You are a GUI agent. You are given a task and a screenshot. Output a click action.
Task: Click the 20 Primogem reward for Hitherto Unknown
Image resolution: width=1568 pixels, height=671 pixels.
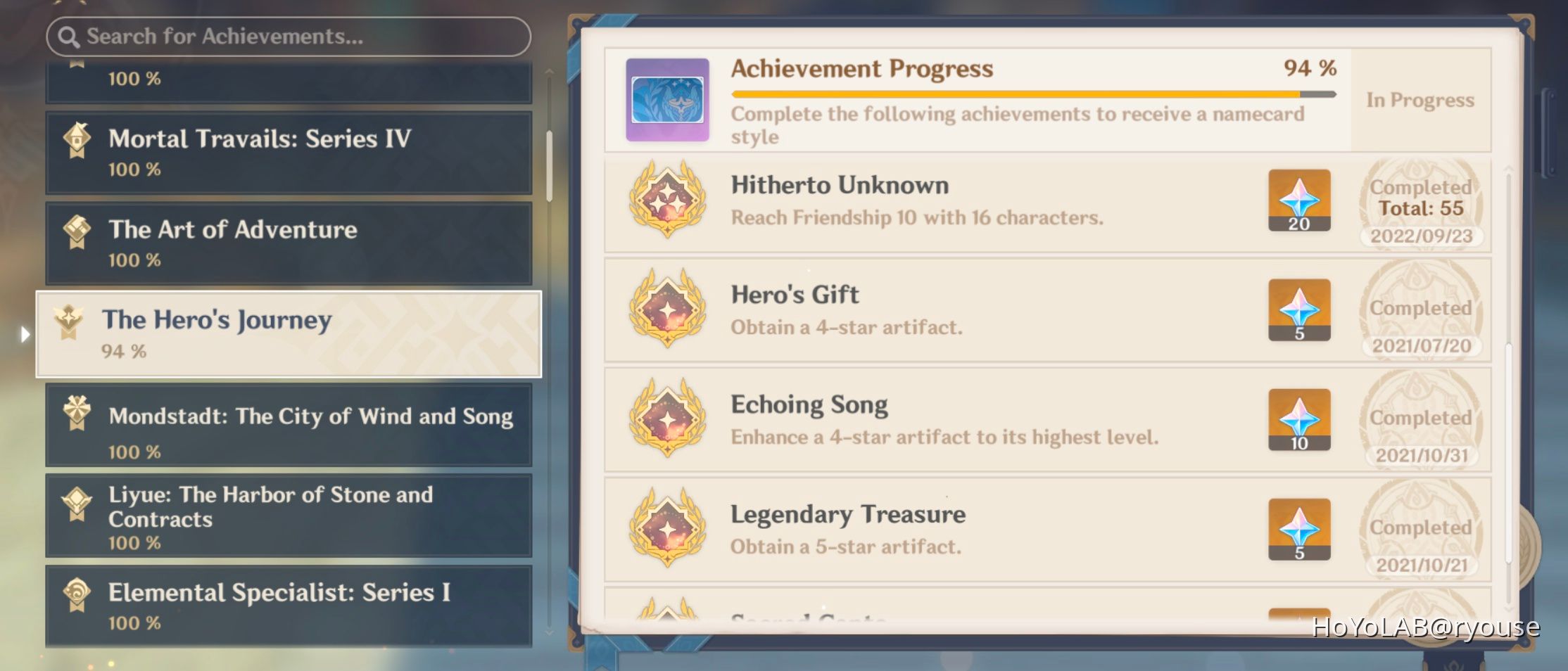coord(1298,202)
